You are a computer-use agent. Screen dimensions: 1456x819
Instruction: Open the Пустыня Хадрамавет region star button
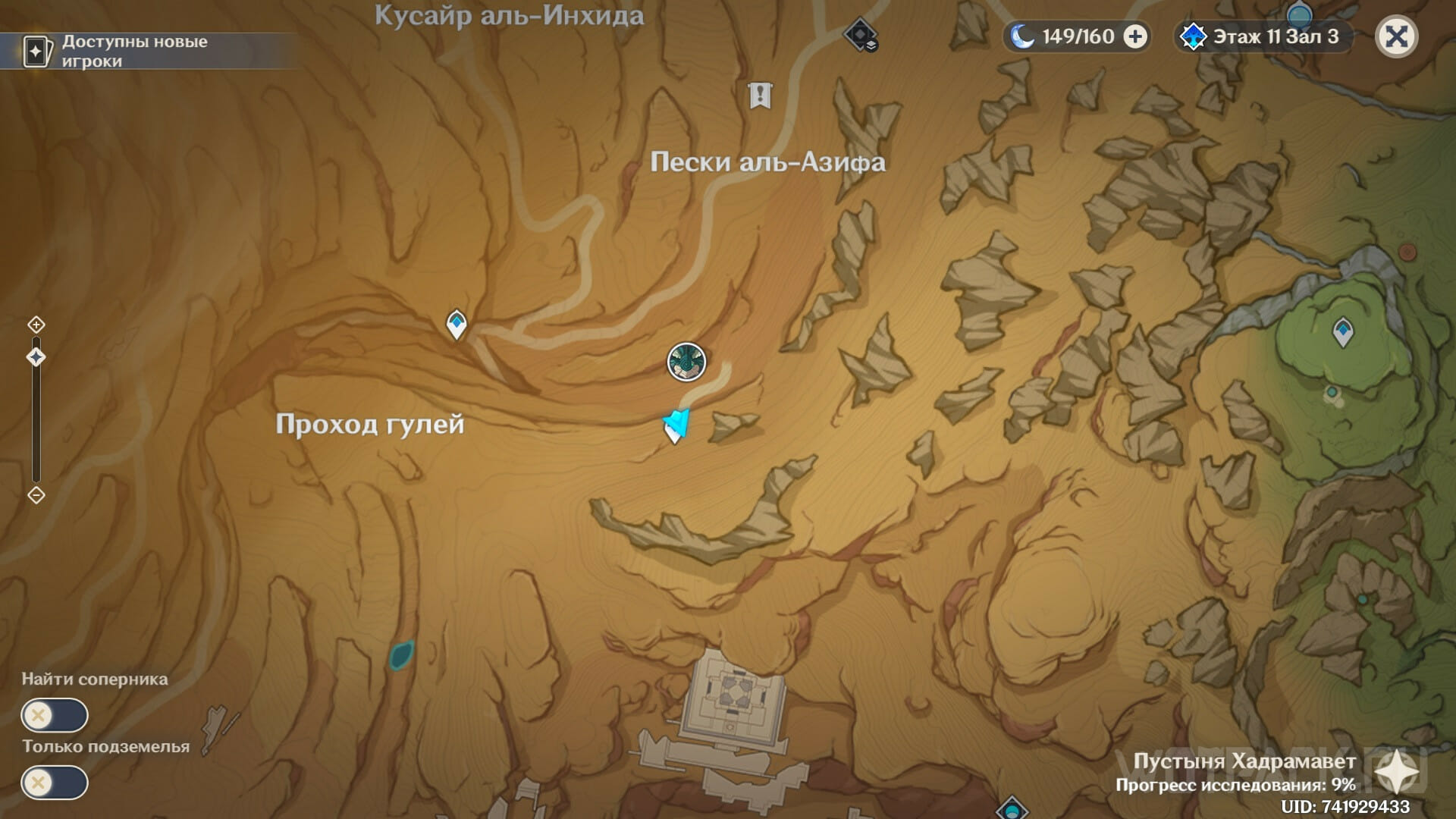1397,773
